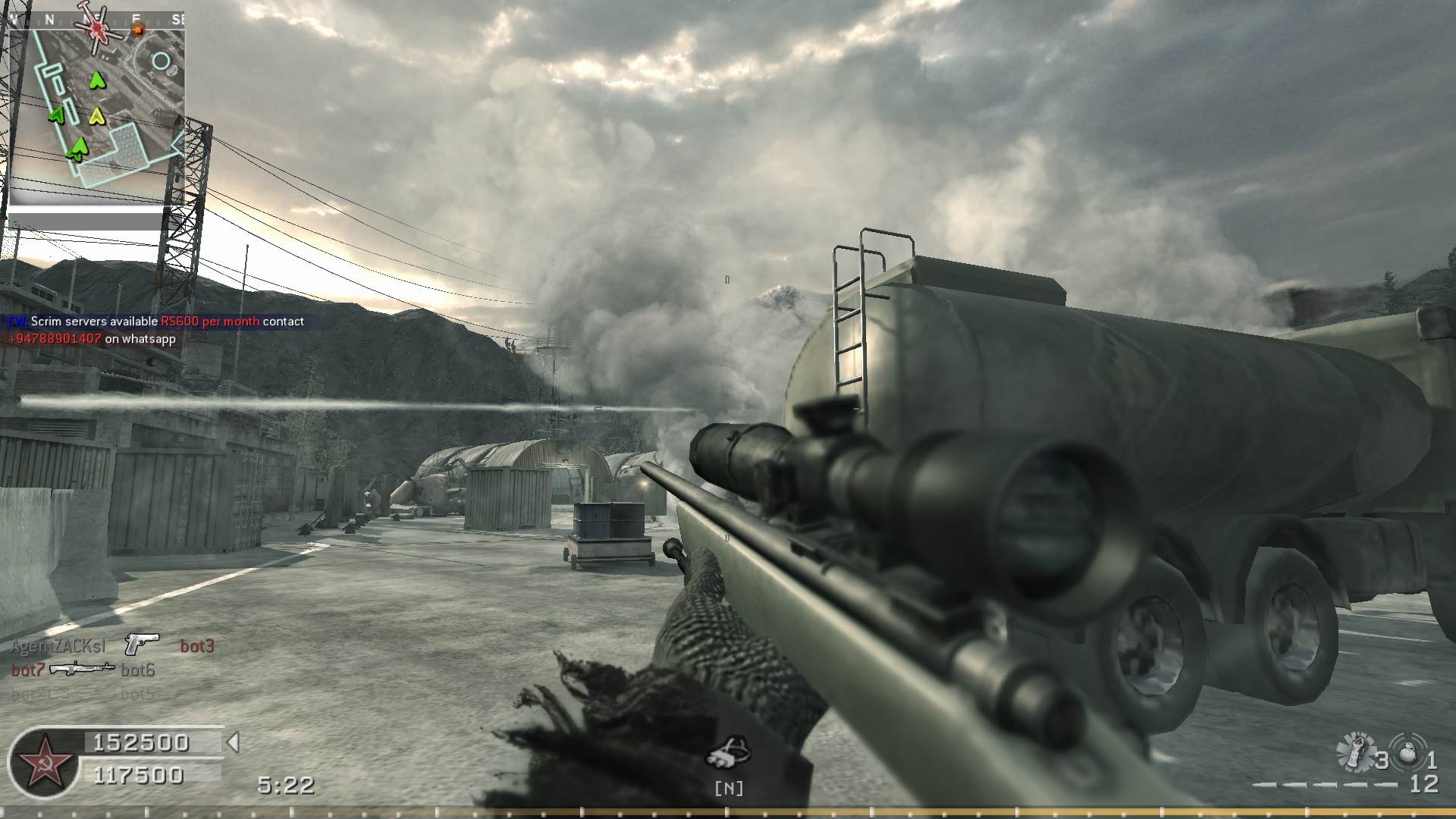Click the AgentZACKsl pistol kill feed entry

[x=112, y=645]
